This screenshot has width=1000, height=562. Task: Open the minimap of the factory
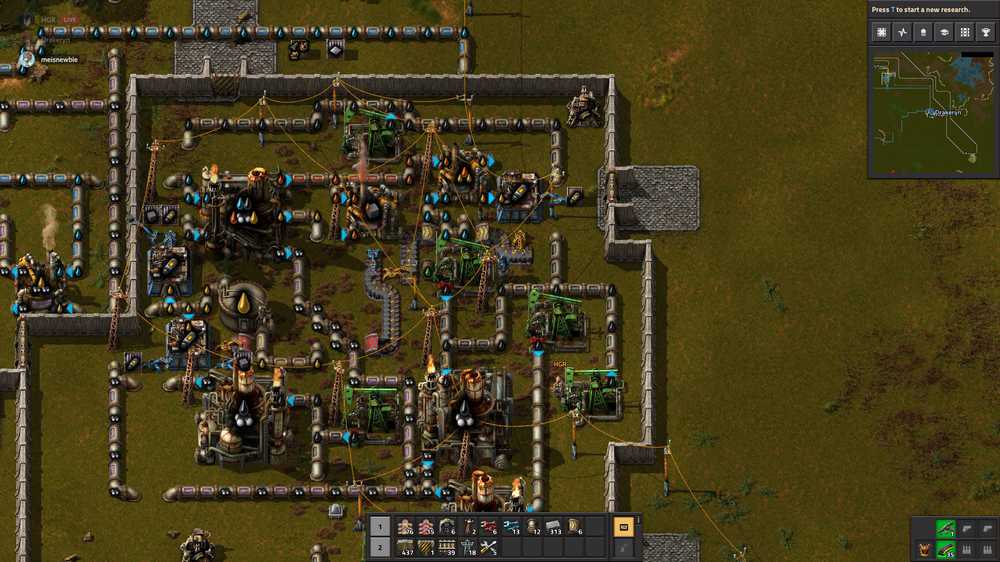[x=932, y=114]
